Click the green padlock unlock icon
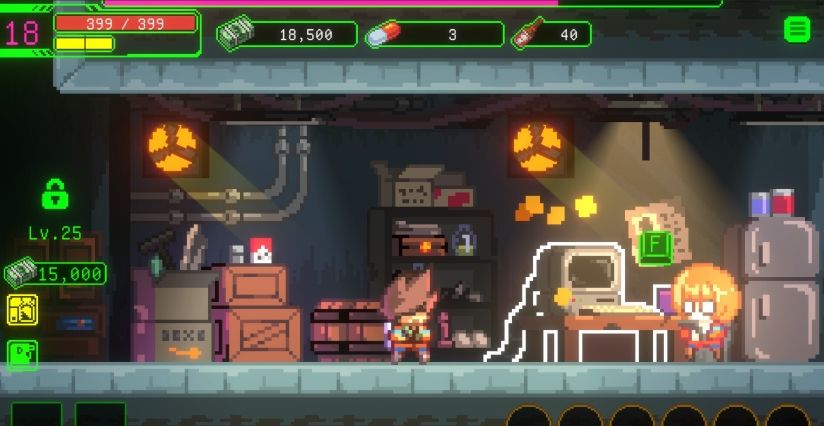Screen dimensions: 824x426 pyautogui.click(x=55, y=192)
